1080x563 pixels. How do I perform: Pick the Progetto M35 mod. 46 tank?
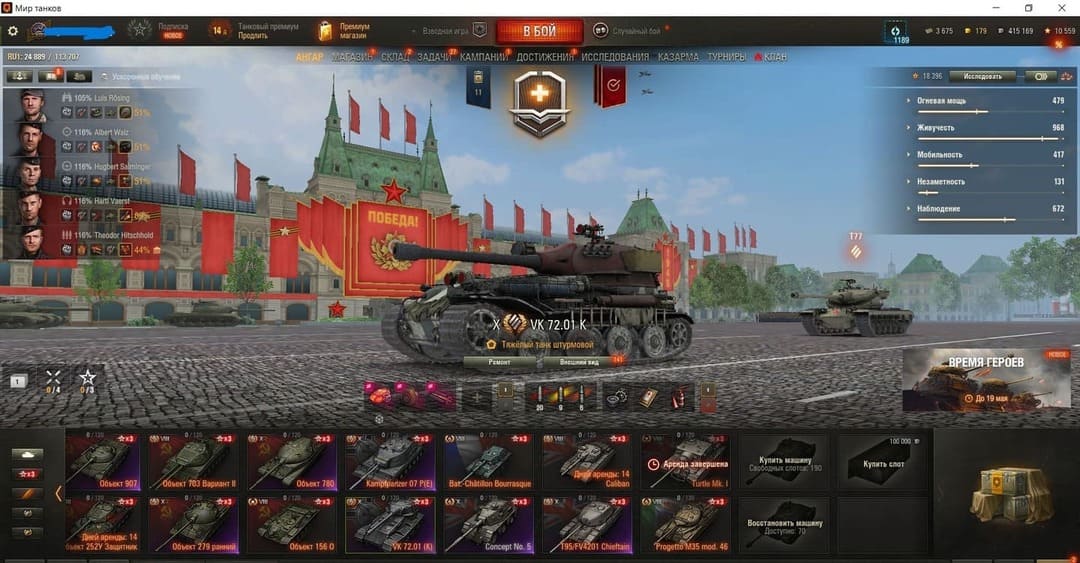pos(685,525)
